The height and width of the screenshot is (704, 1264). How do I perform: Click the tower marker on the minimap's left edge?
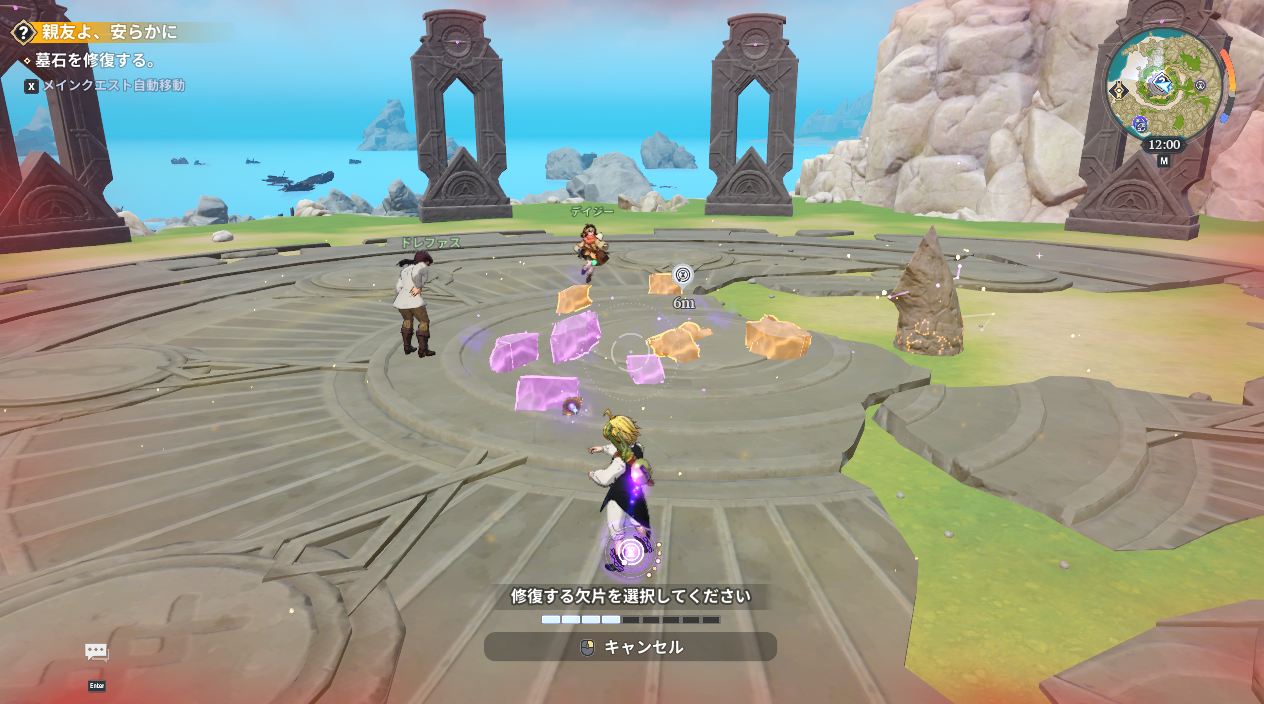tap(1118, 90)
